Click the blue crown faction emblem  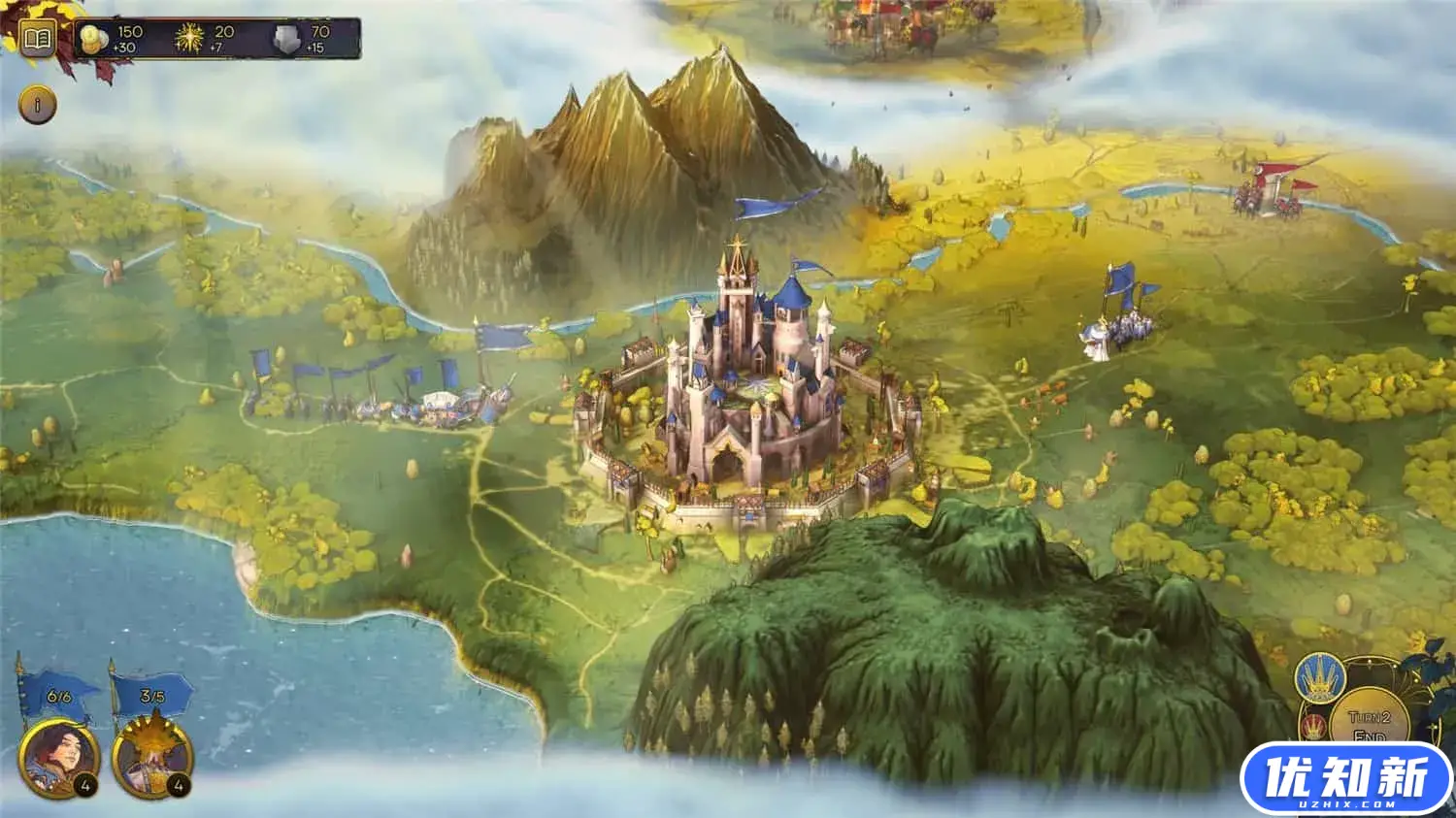tap(1318, 679)
